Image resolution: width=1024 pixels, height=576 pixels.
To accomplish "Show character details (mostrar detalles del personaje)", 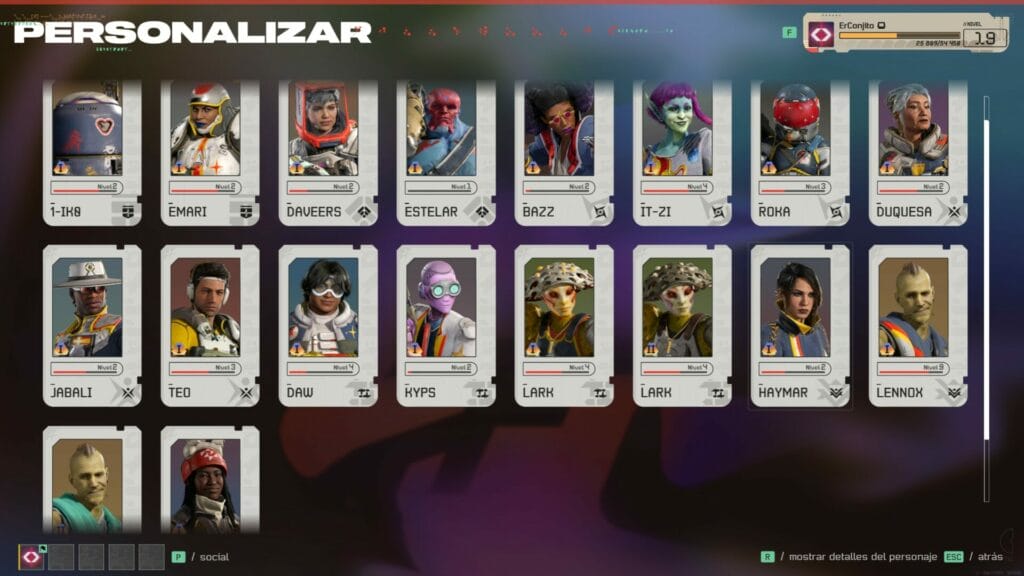I will [849, 557].
